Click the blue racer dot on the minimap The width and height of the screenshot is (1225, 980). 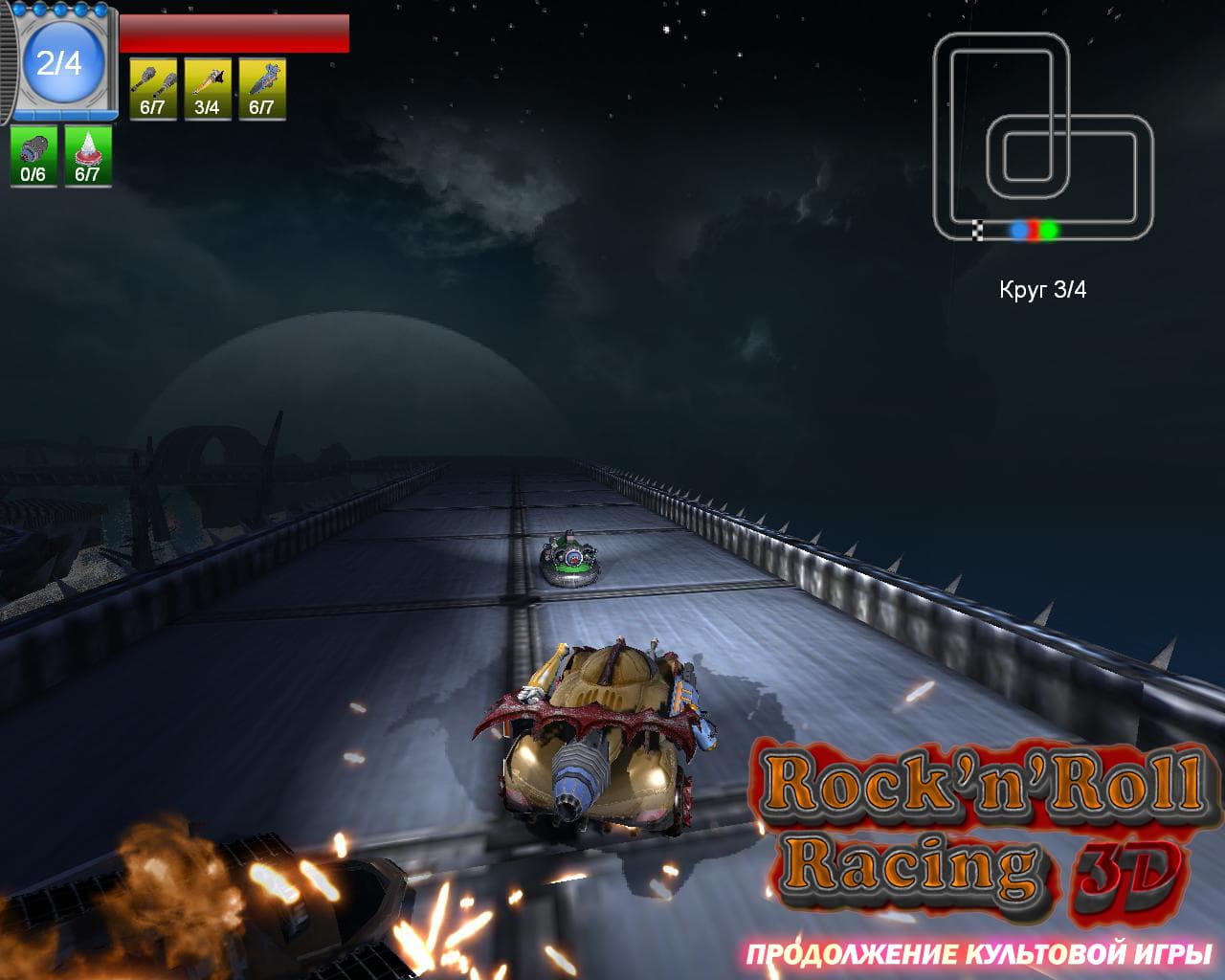pyautogui.click(x=1017, y=230)
